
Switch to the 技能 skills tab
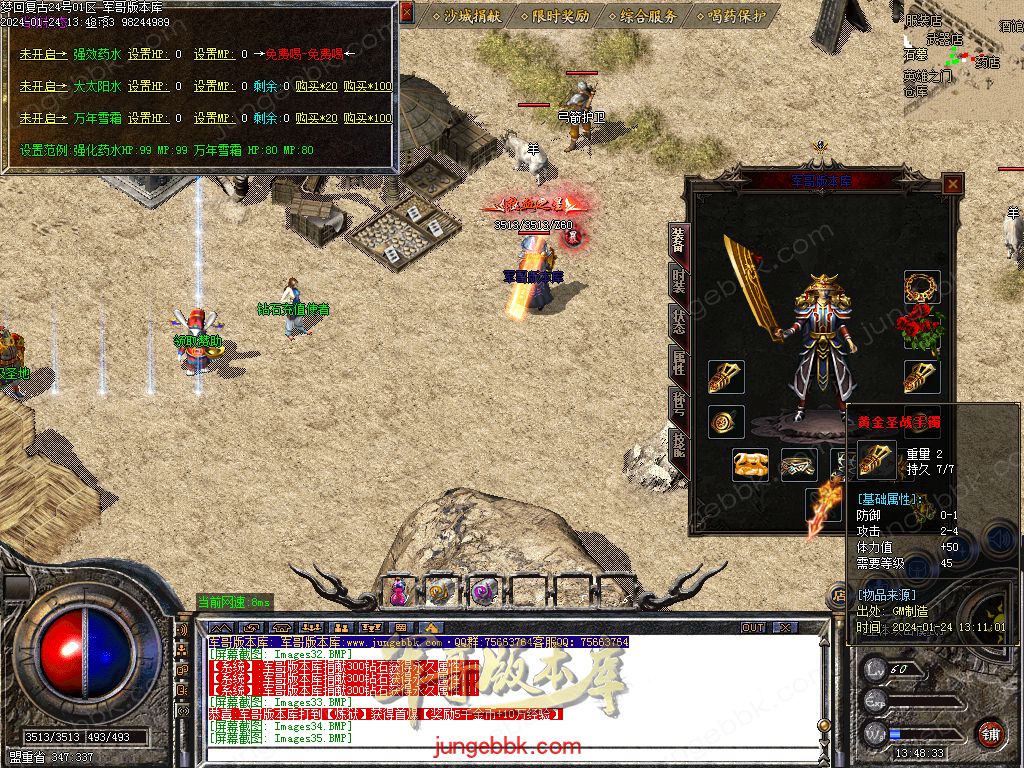coord(679,445)
